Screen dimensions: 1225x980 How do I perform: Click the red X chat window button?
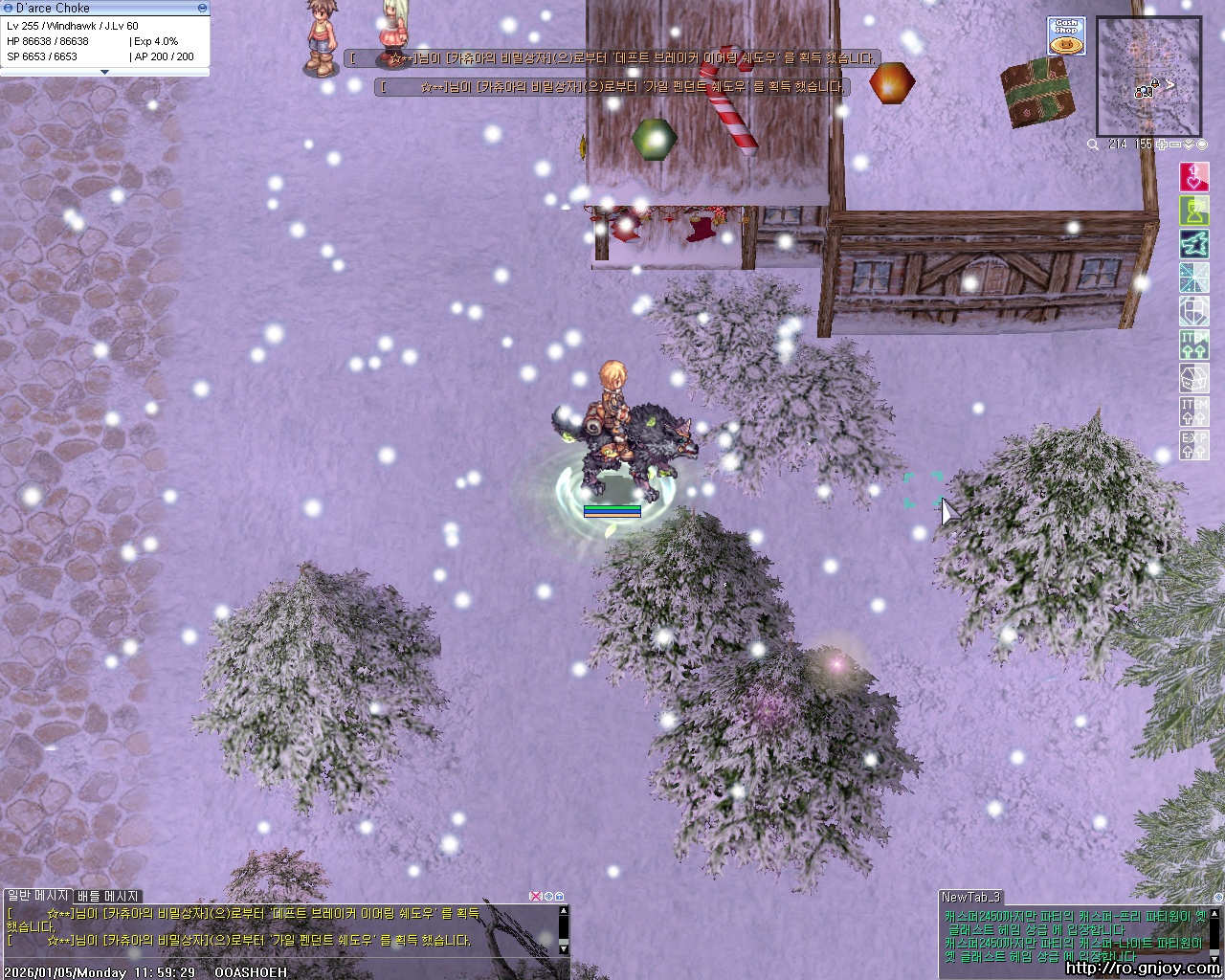click(537, 897)
